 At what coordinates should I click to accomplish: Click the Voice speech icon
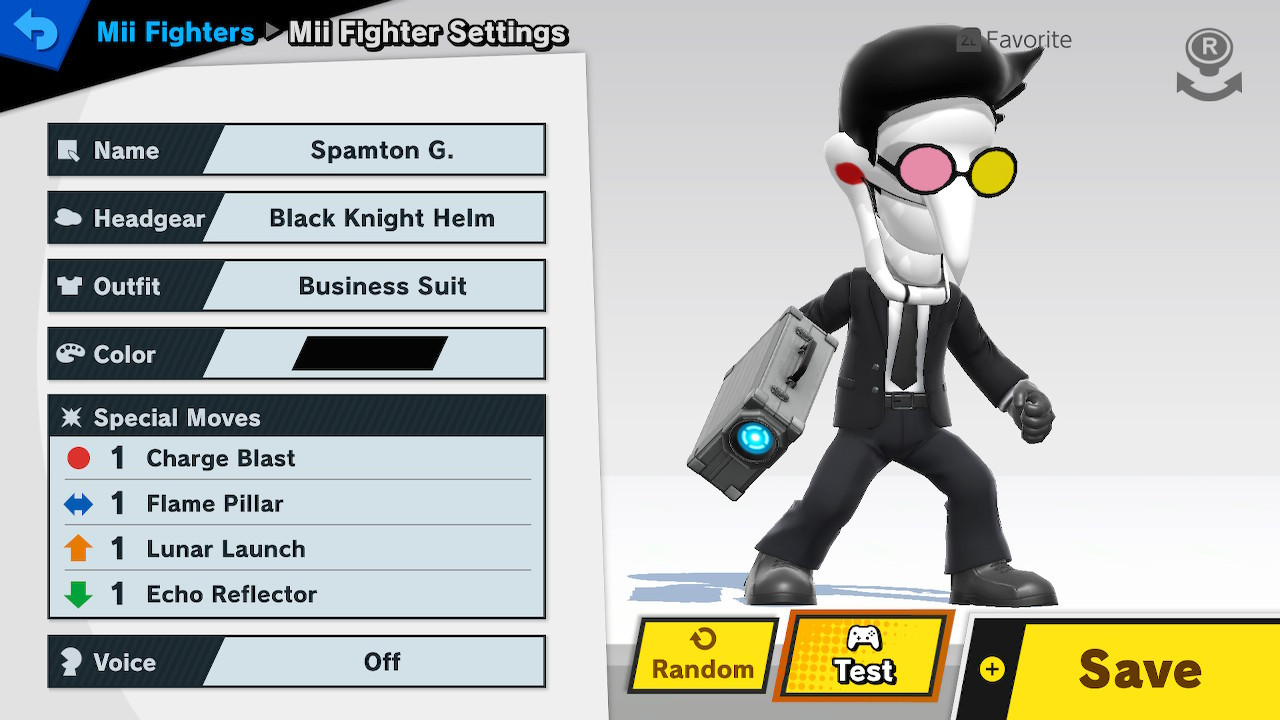pos(70,662)
